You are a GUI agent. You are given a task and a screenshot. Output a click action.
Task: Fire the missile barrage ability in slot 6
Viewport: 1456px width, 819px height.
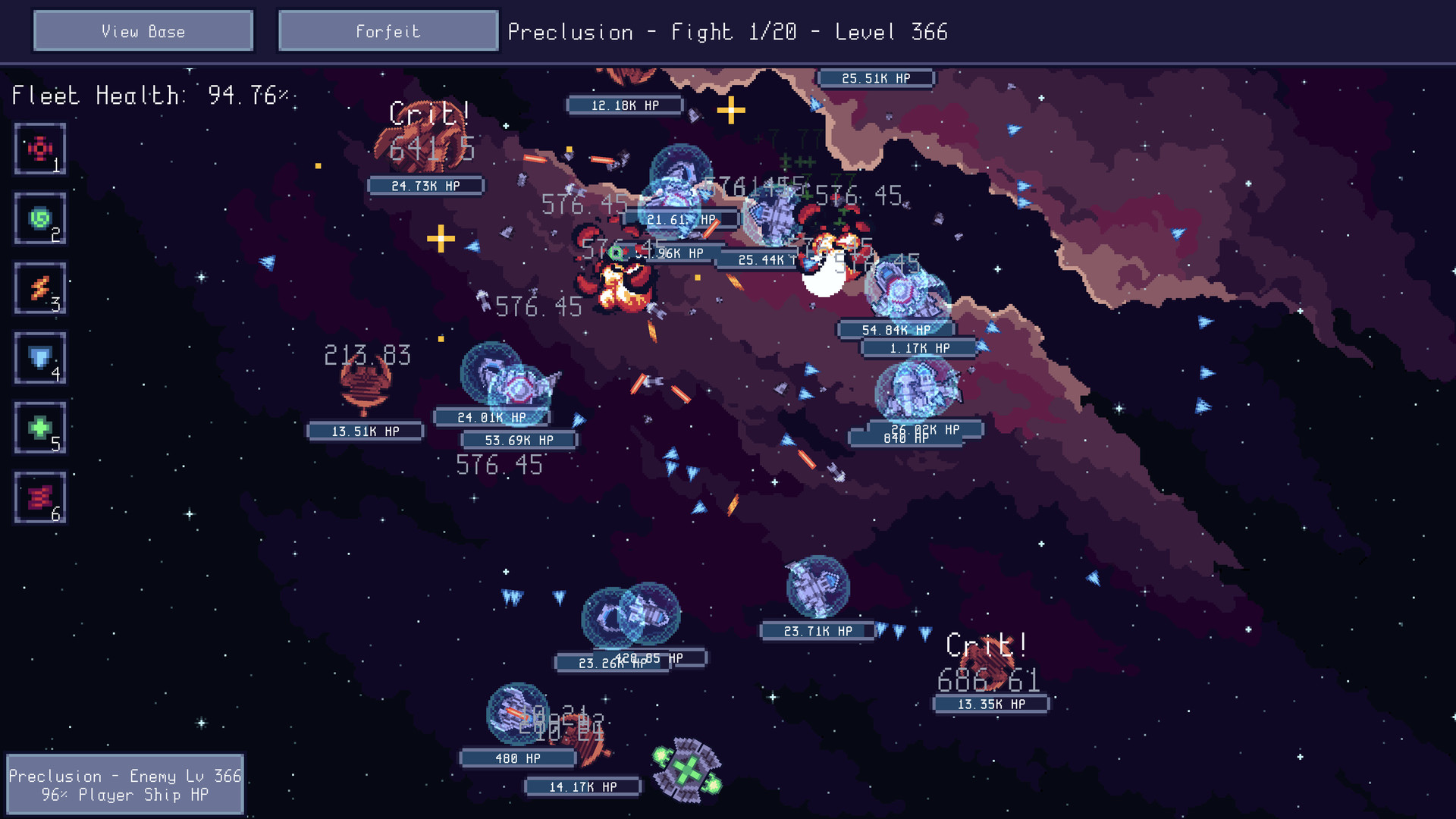(x=39, y=497)
